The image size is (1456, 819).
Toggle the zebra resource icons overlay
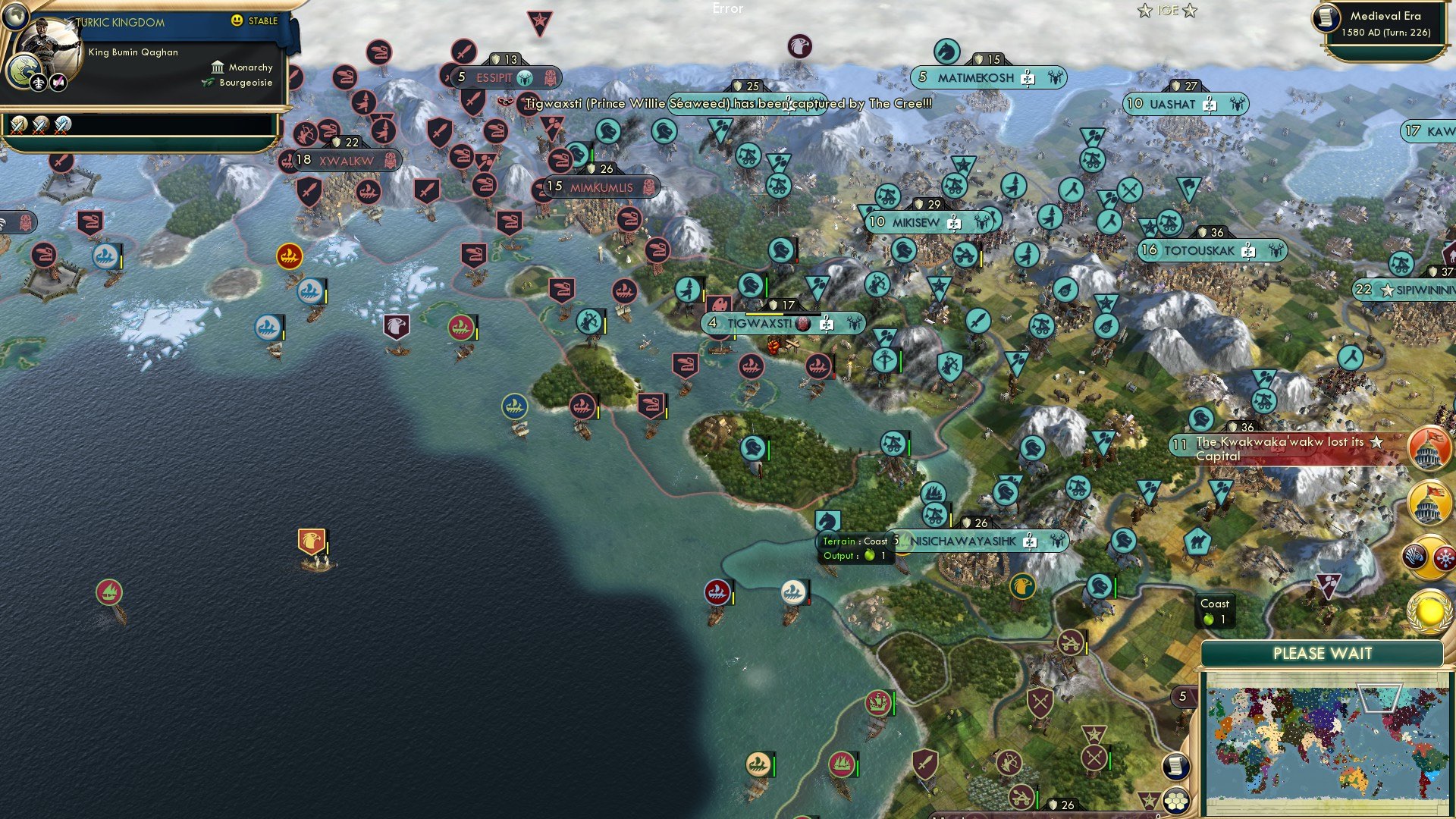[x=1414, y=555]
